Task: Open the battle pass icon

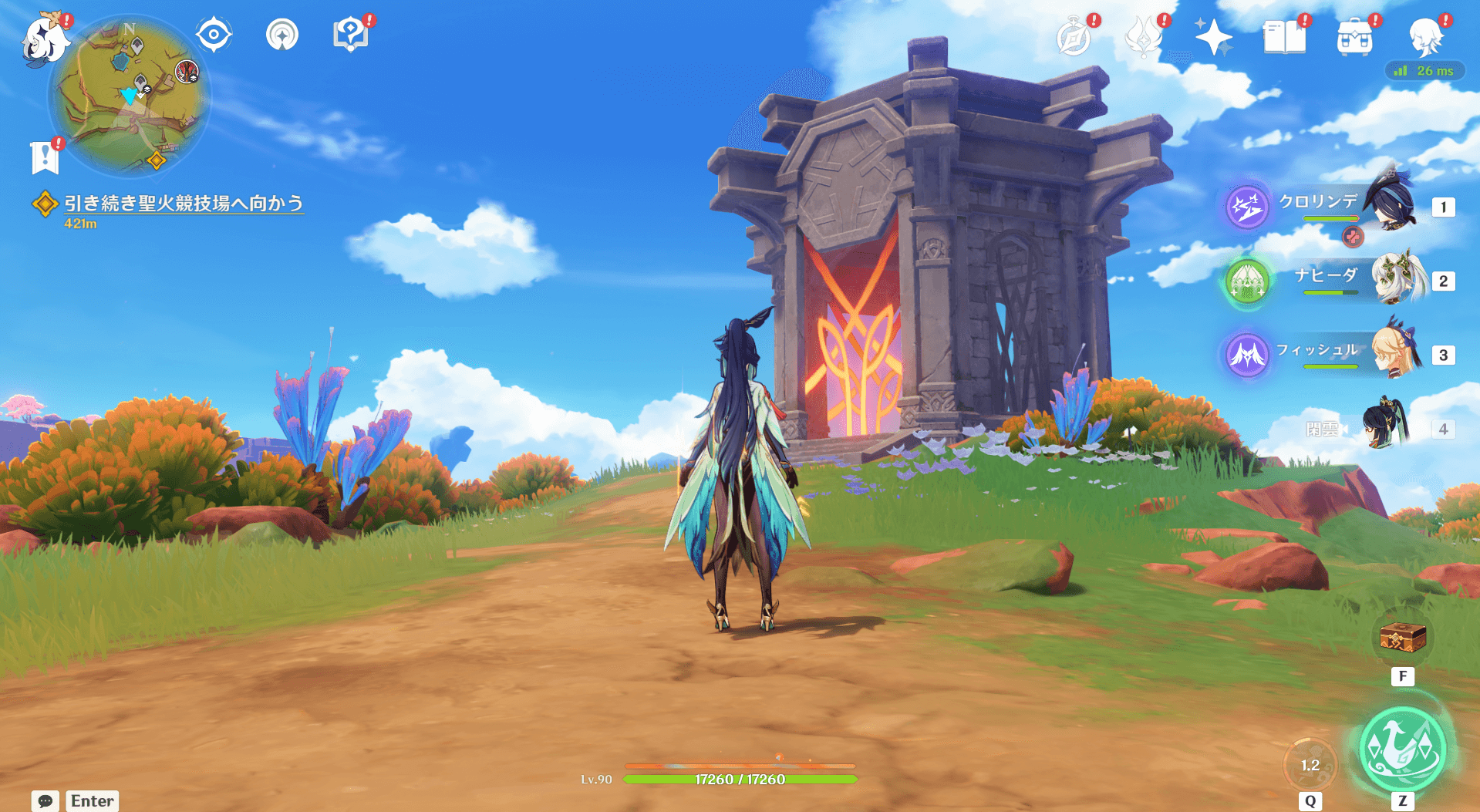Action: 1143,37
